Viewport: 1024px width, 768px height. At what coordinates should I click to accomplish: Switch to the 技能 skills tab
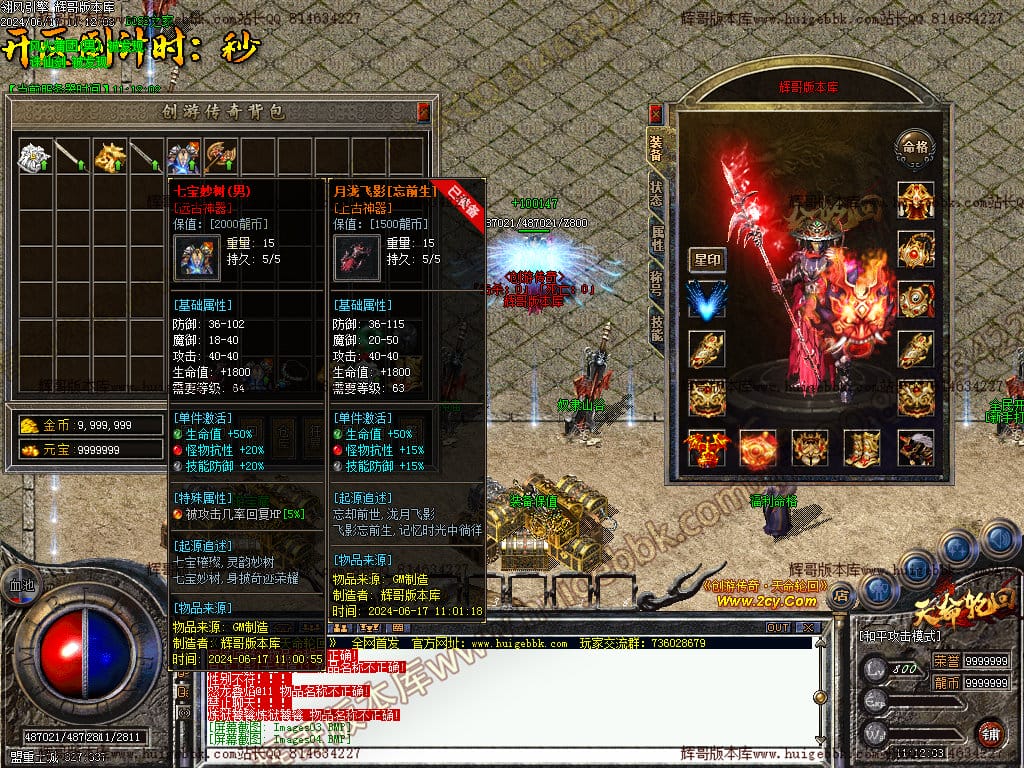tap(656, 330)
